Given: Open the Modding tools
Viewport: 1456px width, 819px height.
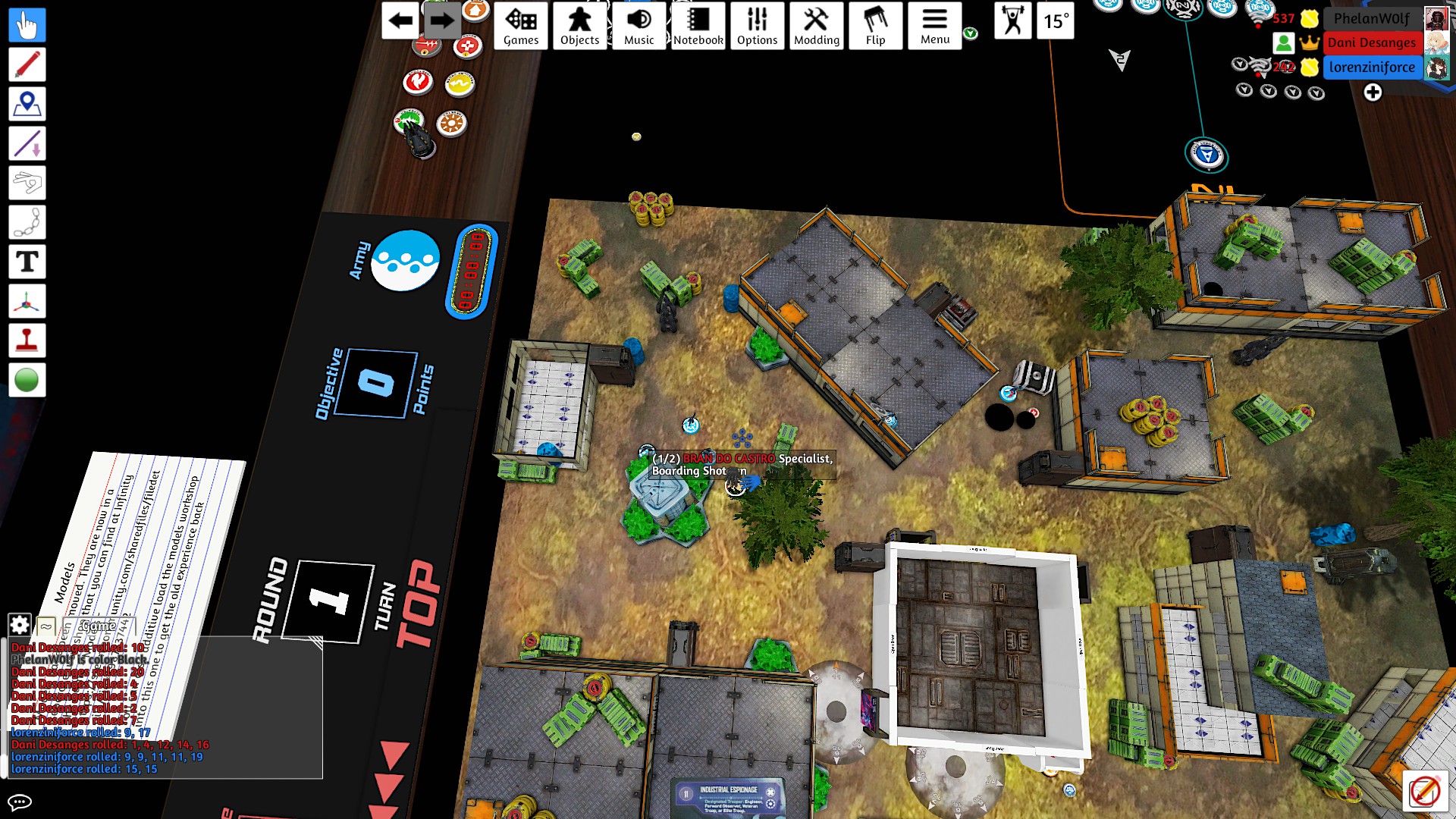Looking at the screenshot, I should [x=816, y=26].
